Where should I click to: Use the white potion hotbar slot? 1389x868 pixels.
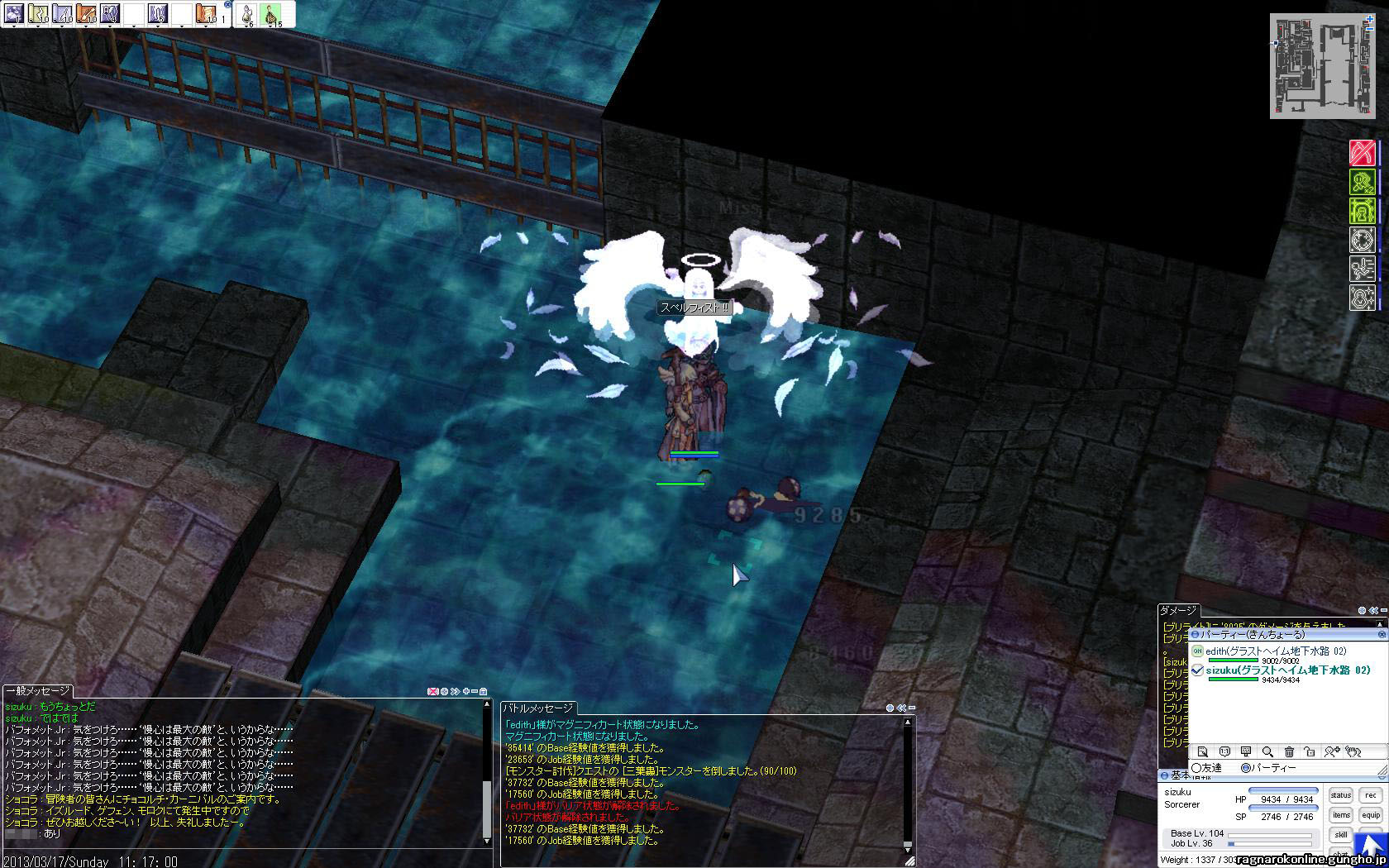click(x=246, y=13)
